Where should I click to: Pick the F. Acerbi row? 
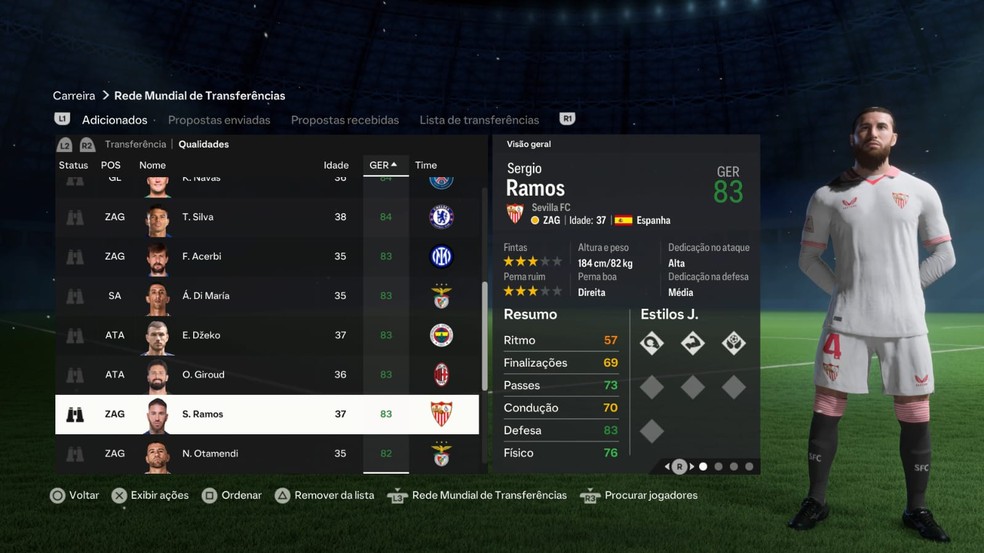(x=267, y=257)
